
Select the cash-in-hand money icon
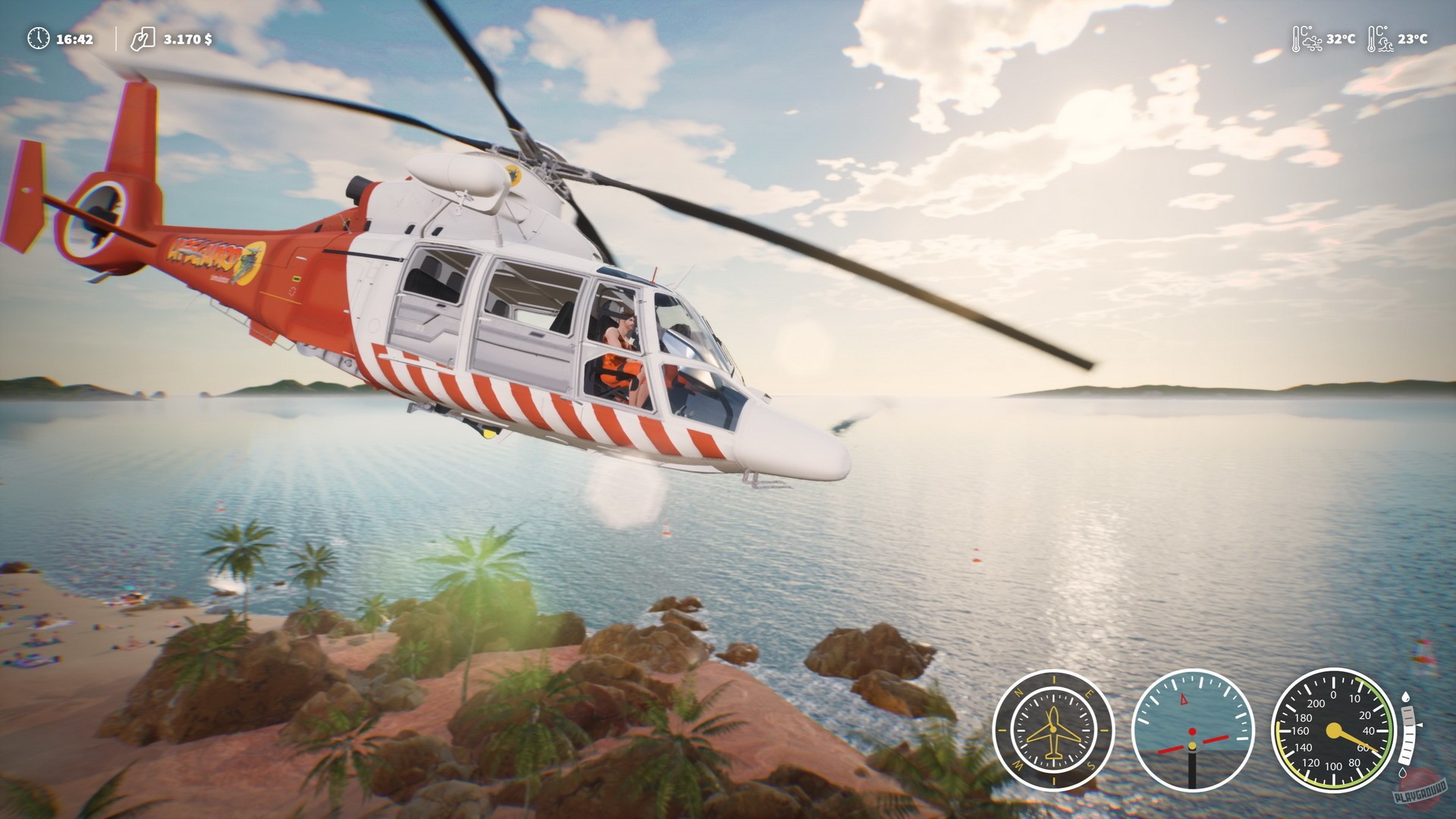pyautogui.click(x=144, y=40)
